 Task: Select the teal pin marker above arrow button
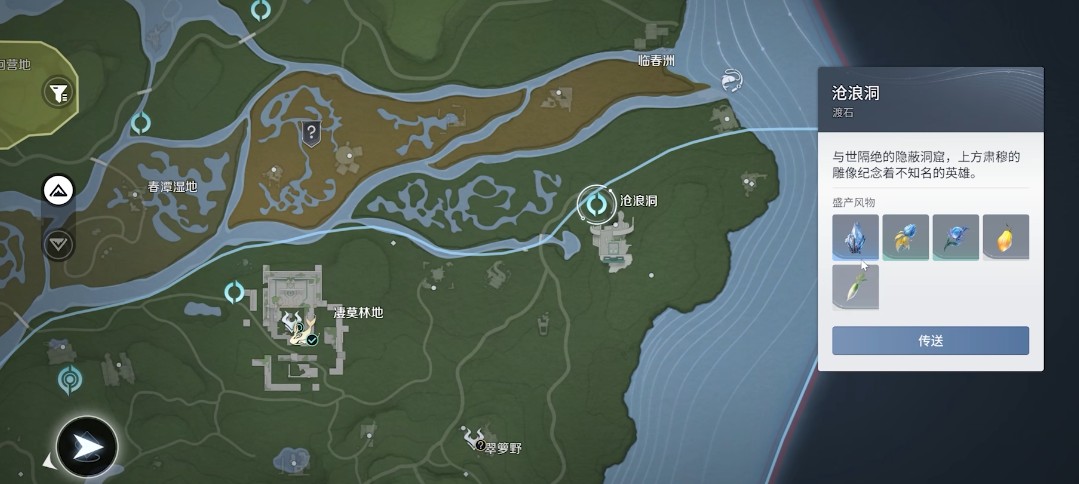(x=69, y=379)
